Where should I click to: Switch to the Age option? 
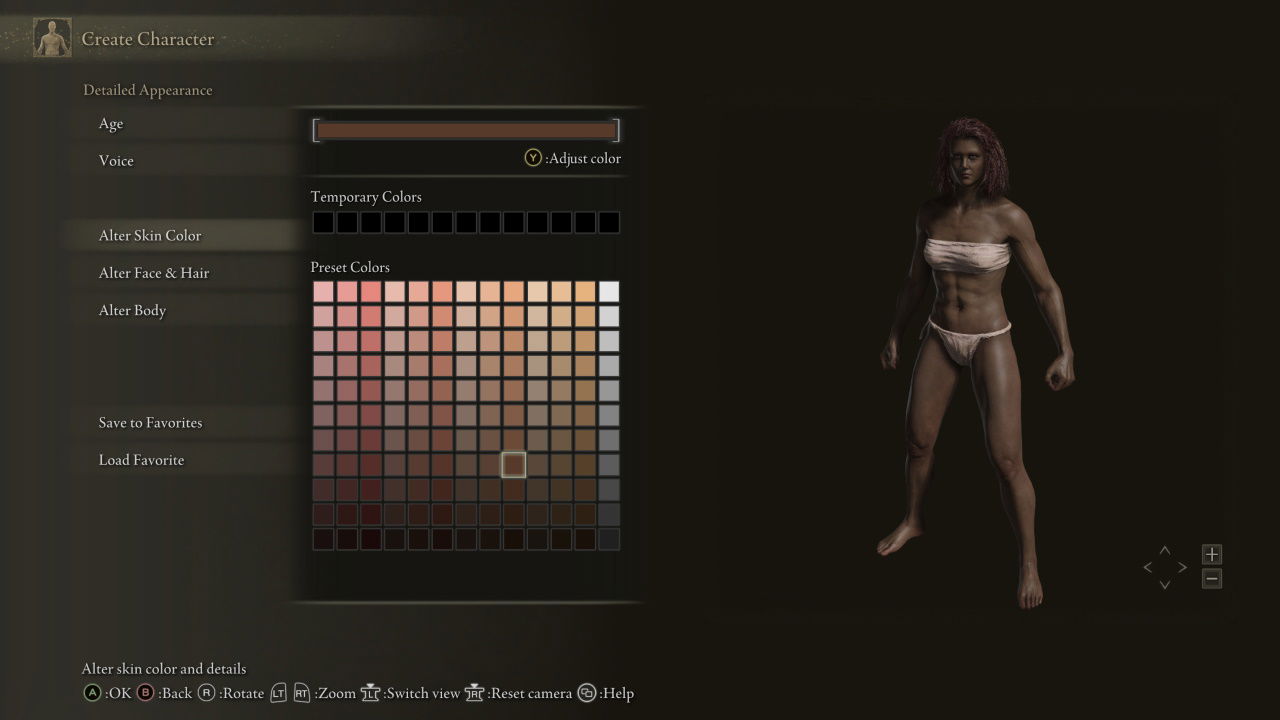(x=110, y=123)
